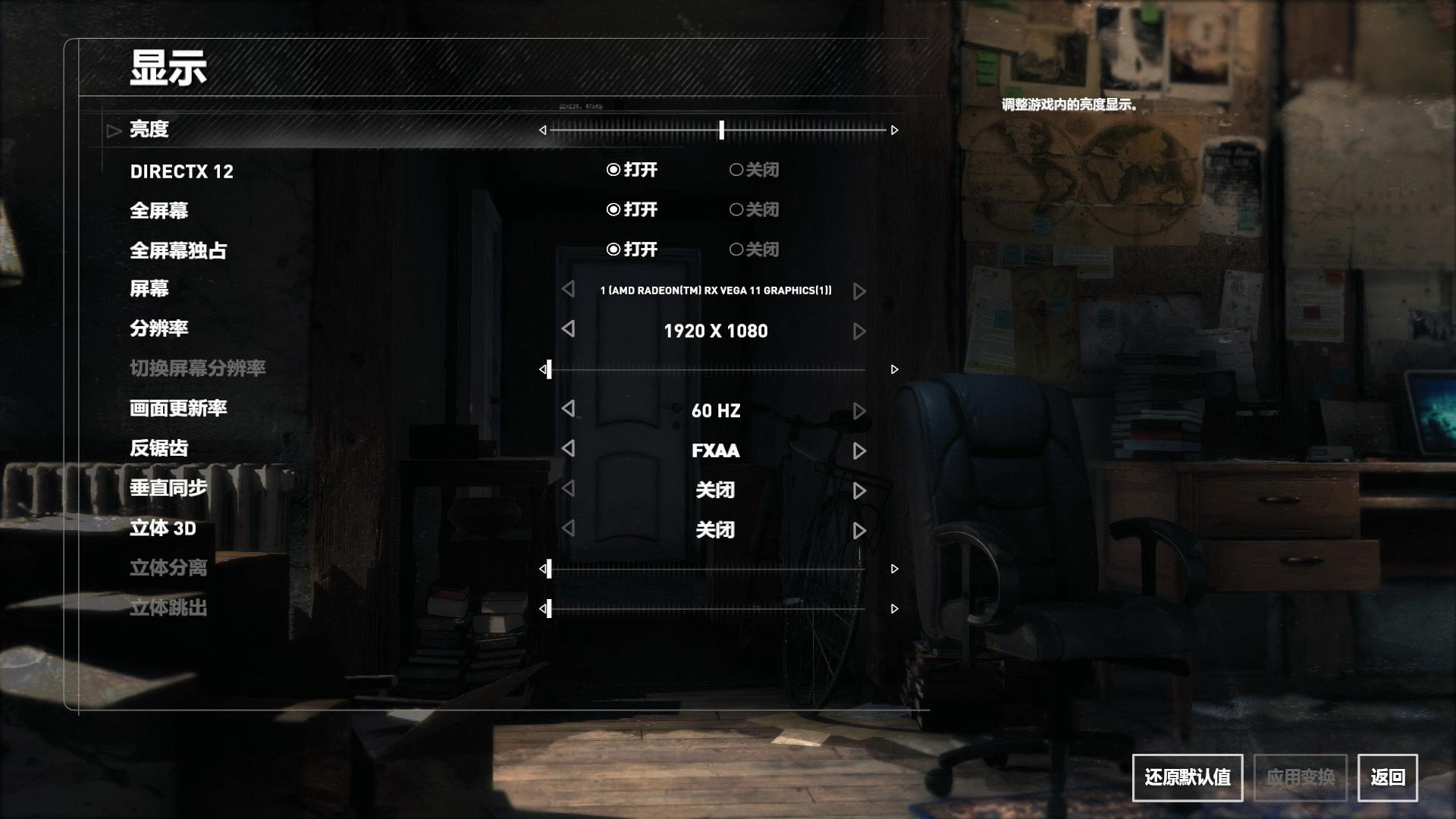Click the right arrow beside 立体 3D setting
1456x819 pixels.
click(859, 531)
